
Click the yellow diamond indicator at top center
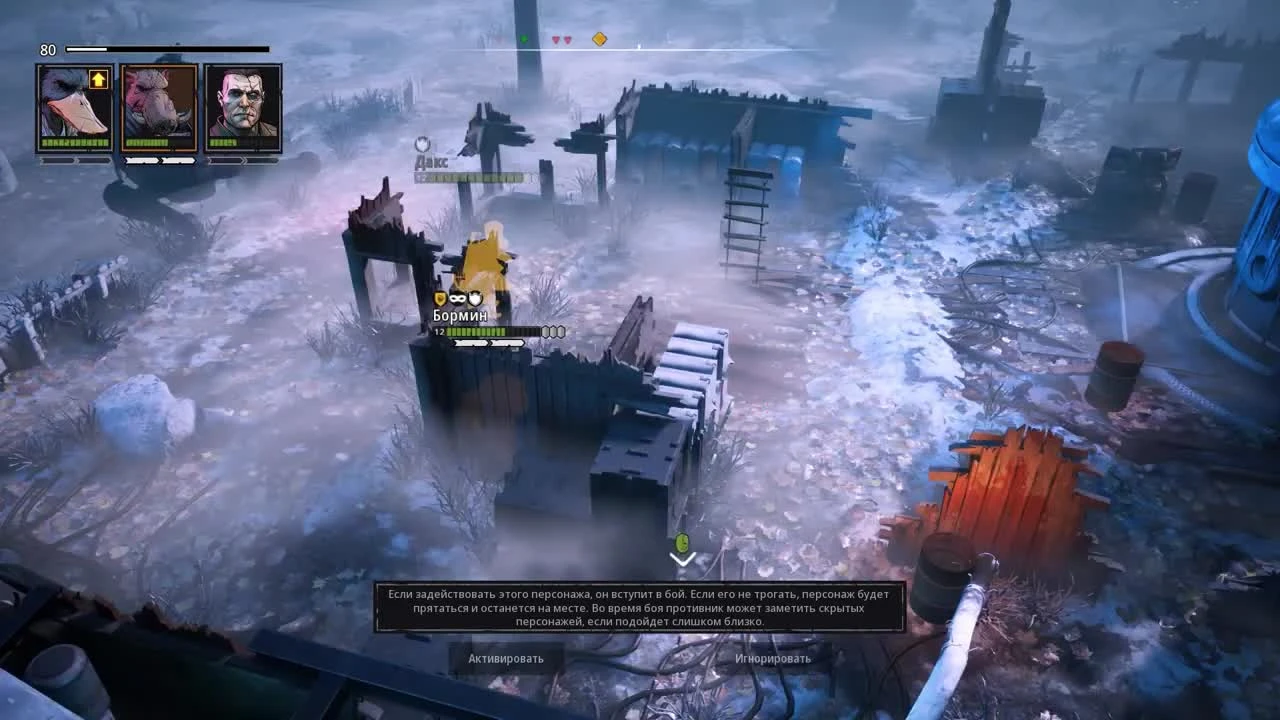point(598,38)
